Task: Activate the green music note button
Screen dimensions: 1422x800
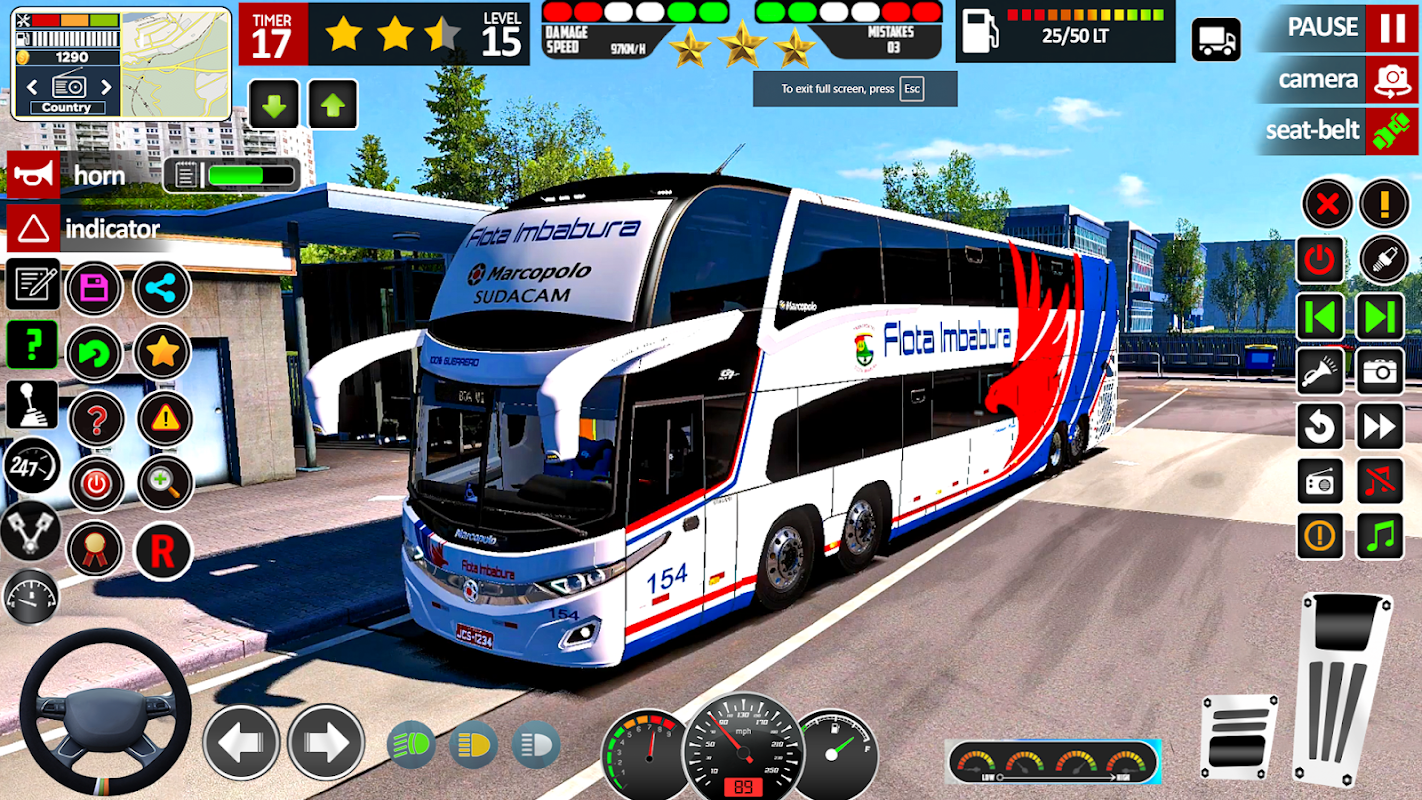Action: (1380, 536)
